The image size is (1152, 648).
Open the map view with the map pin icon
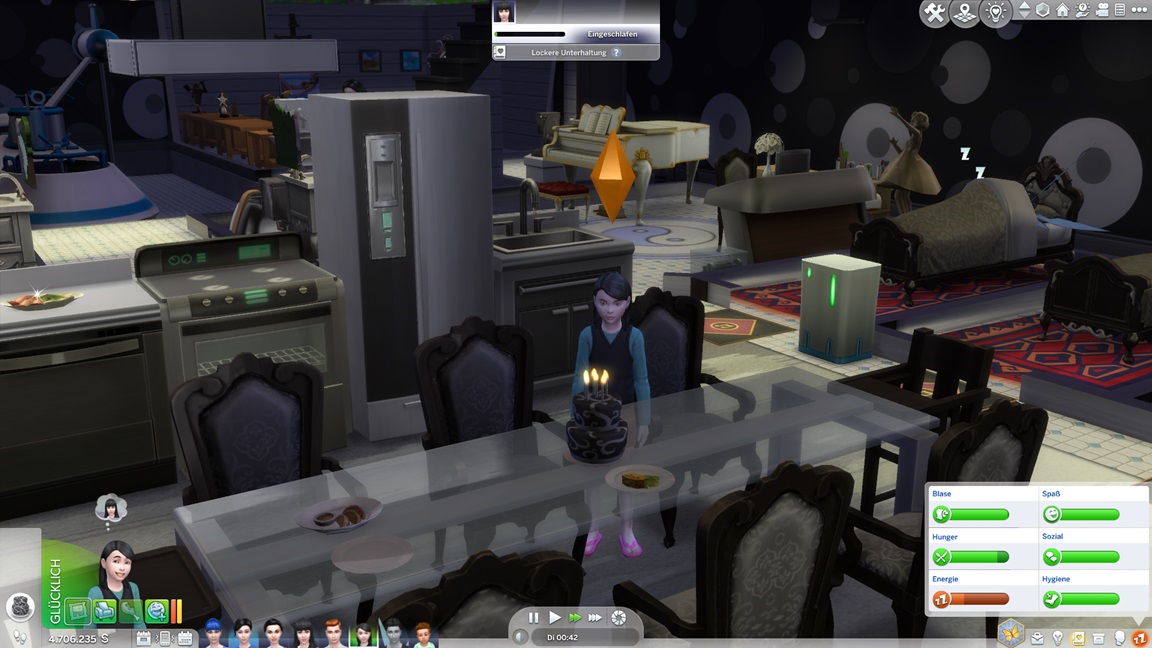965,13
